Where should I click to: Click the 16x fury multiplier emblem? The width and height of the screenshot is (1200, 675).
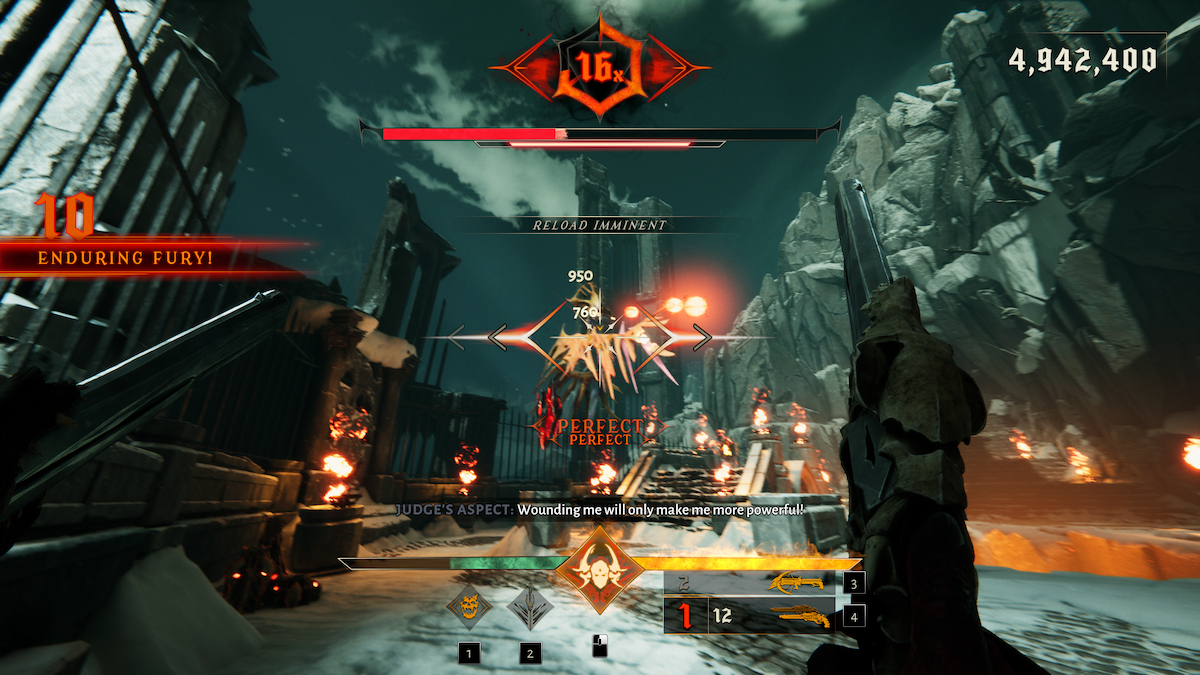[x=599, y=66]
